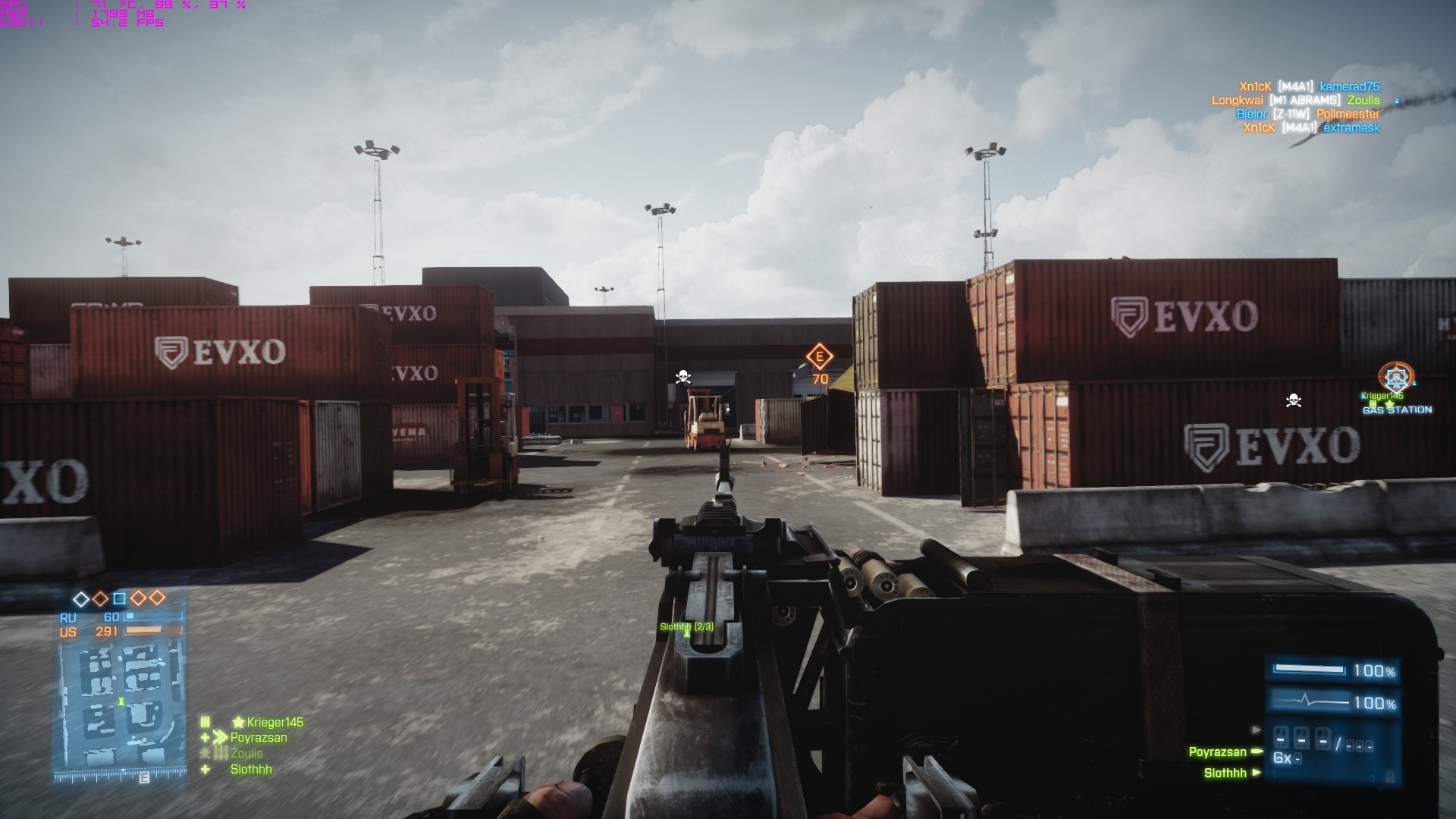The image size is (1456, 819).
Task: Select Poyrazsan's vehicle seat entry
Action: coord(1217,752)
